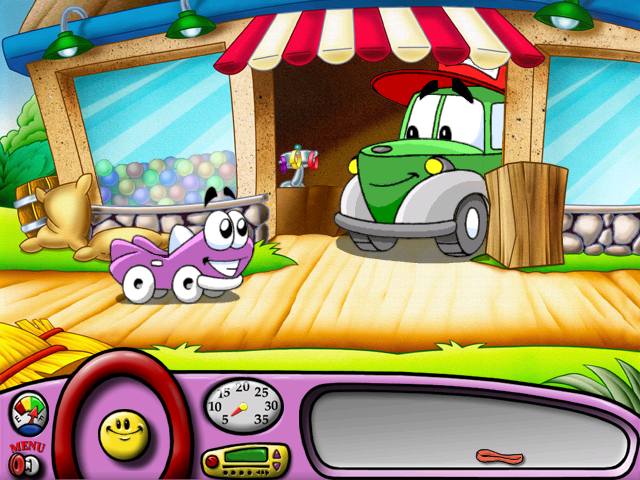Check the fuel gauge dial

point(28,414)
